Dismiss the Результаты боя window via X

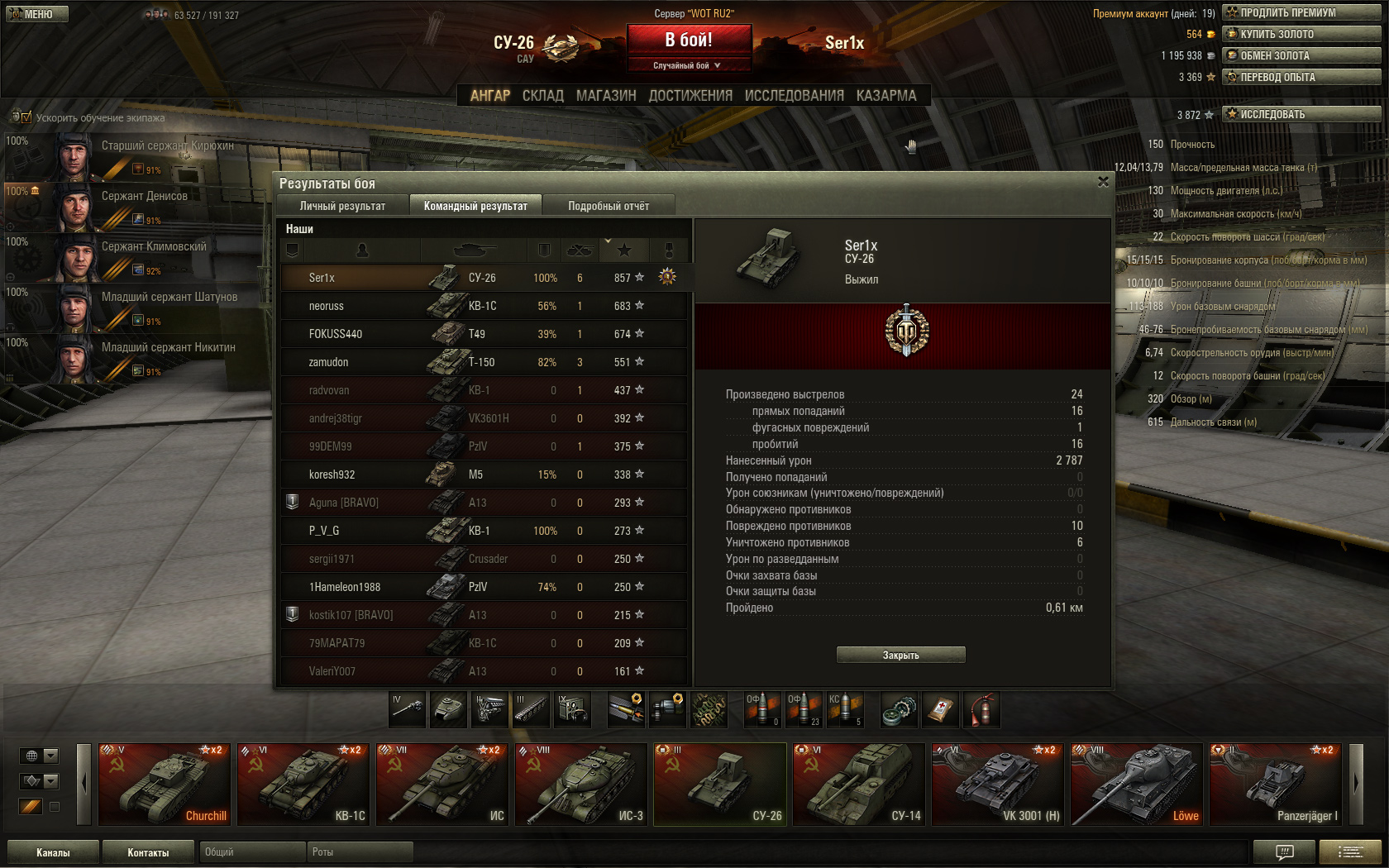click(1103, 182)
